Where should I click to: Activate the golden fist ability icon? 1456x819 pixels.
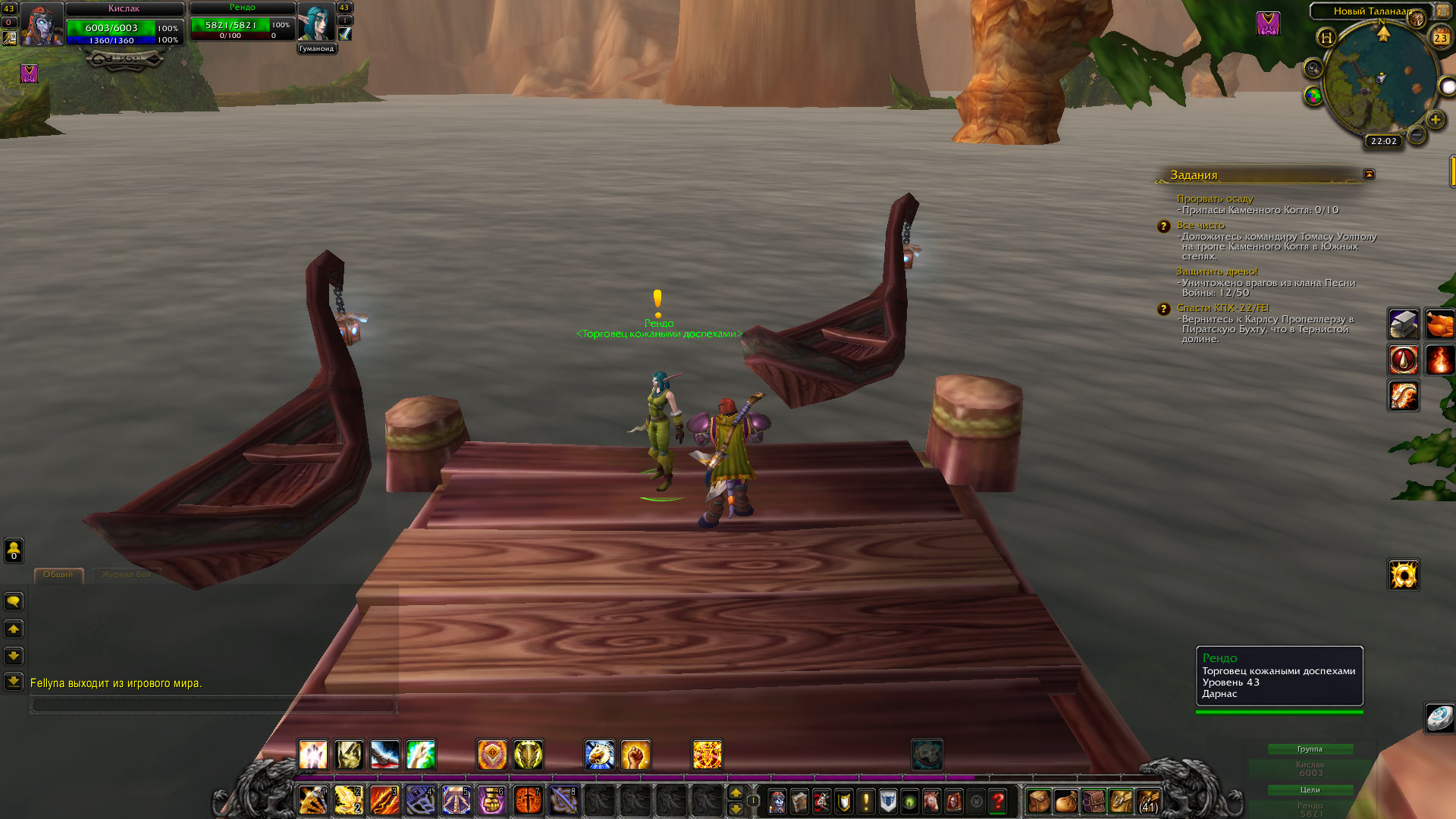pos(635,755)
